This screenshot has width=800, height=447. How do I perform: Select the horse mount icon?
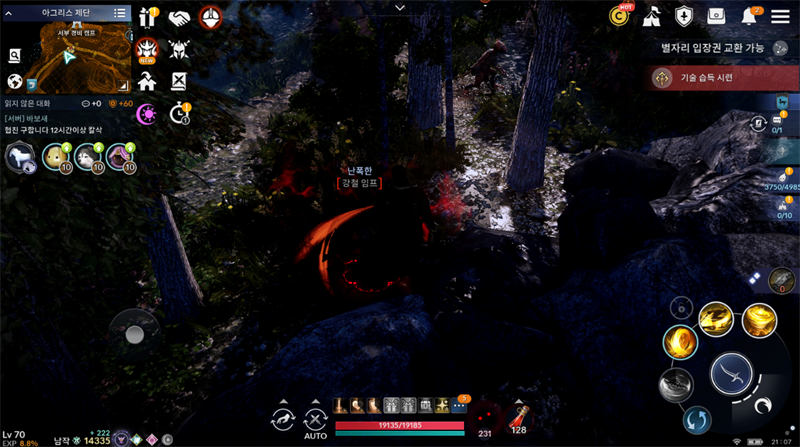[19, 157]
